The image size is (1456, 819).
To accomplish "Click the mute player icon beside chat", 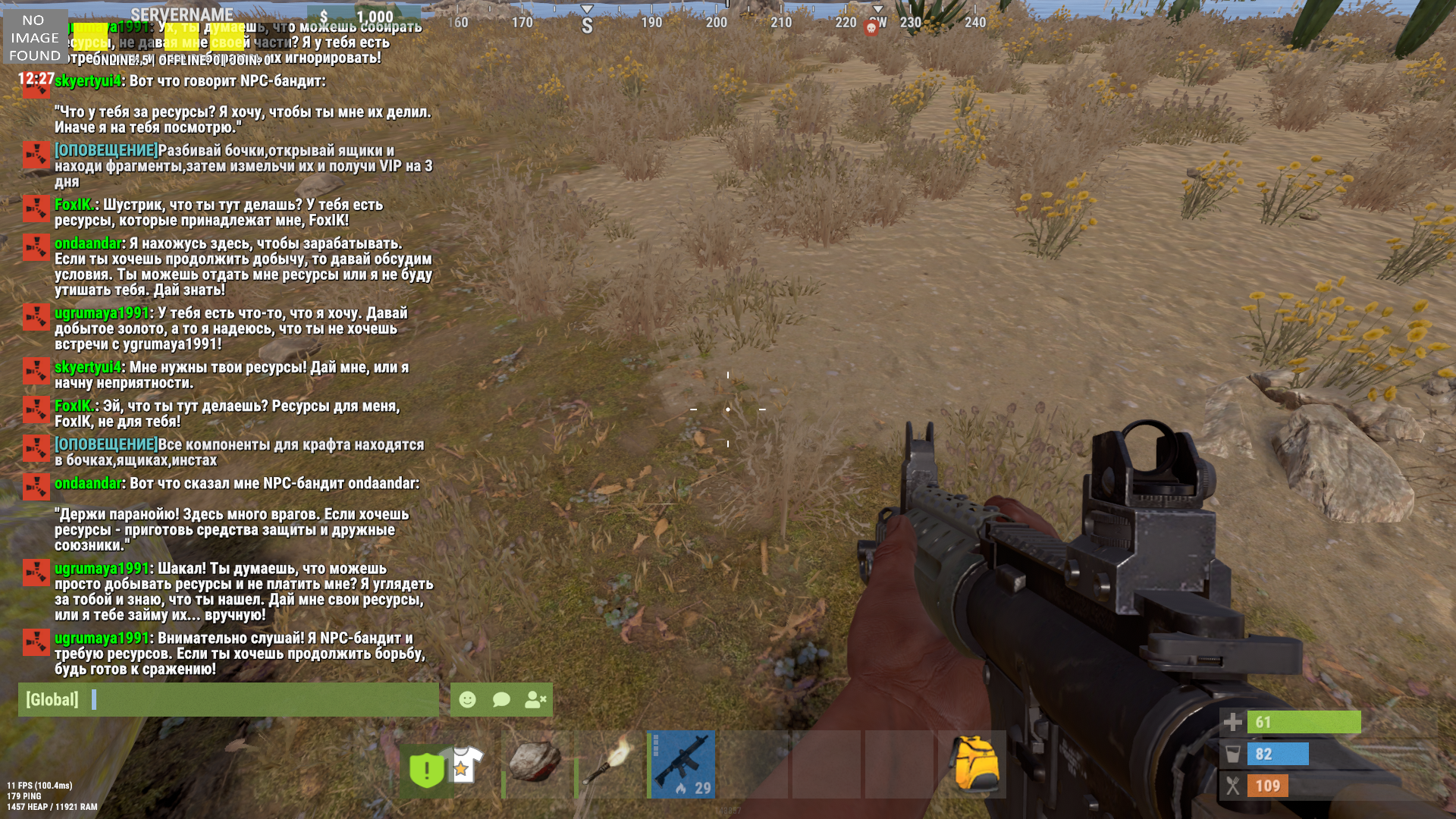I will (535, 699).
